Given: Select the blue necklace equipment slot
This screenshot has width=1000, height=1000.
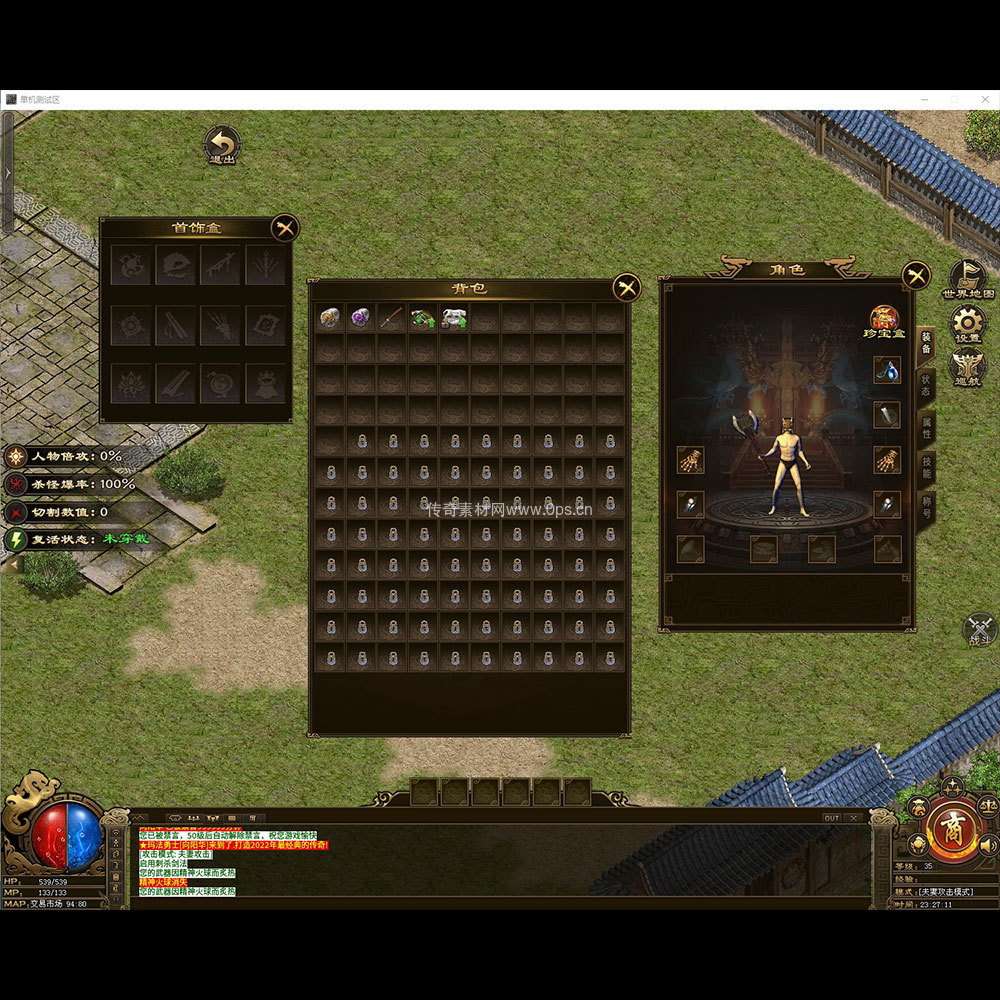Looking at the screenshot, I should tap(887, 370).
